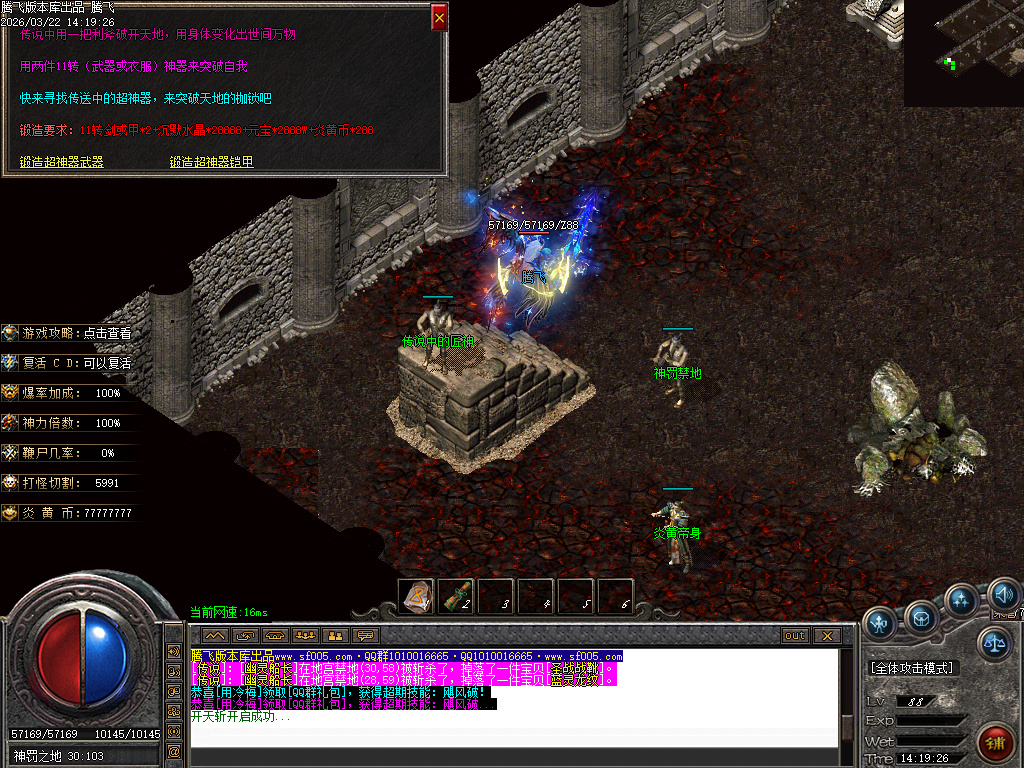Select 锻造超神器铠甲 forge option
The width and height of the screenshot is (1024, 768).
click(211, 162)
